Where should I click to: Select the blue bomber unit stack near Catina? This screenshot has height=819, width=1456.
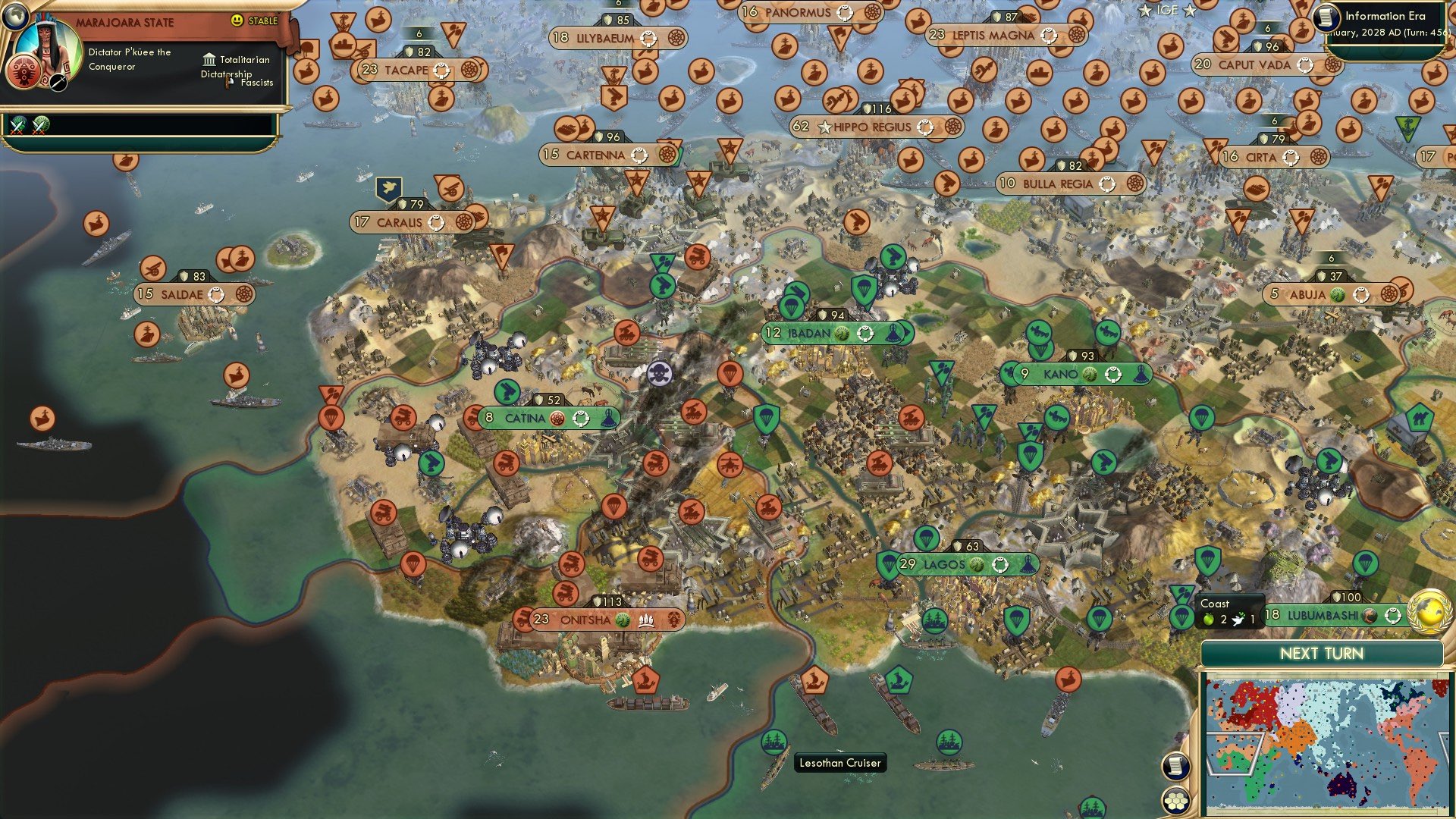494,354
